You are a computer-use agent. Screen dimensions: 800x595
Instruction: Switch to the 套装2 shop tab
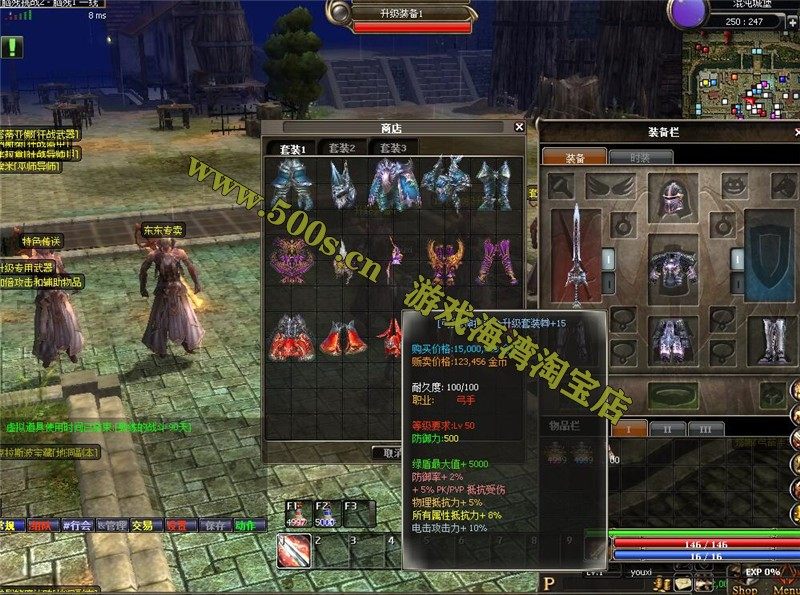tap(341, 147)
